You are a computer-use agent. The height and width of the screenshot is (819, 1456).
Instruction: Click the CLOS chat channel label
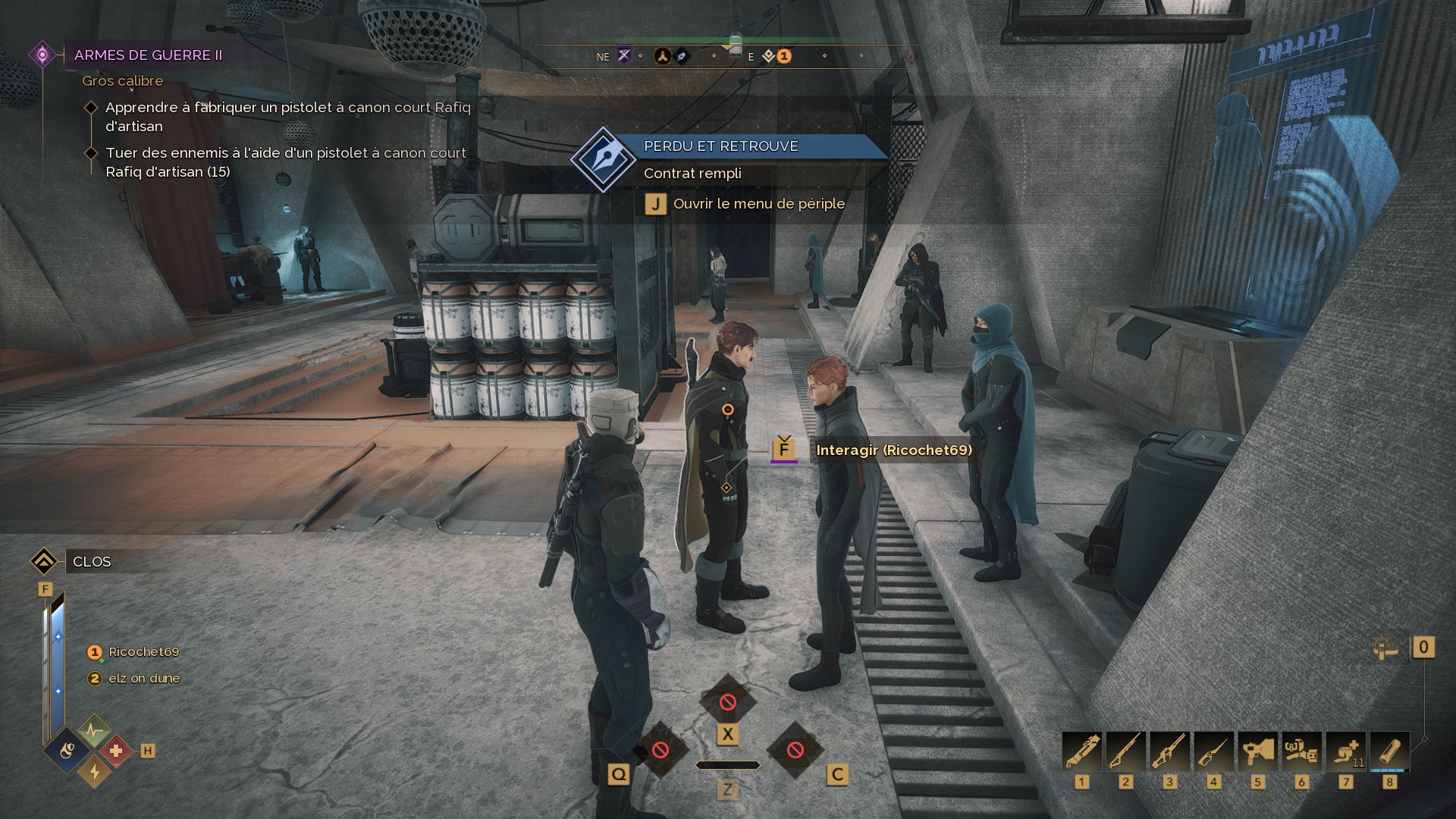(92, 562)
